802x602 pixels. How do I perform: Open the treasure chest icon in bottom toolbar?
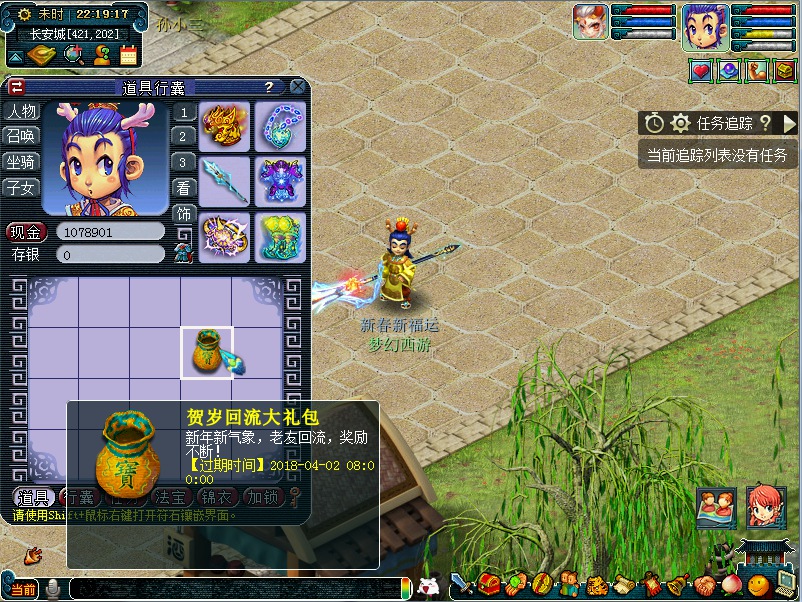tap(489, 583)
